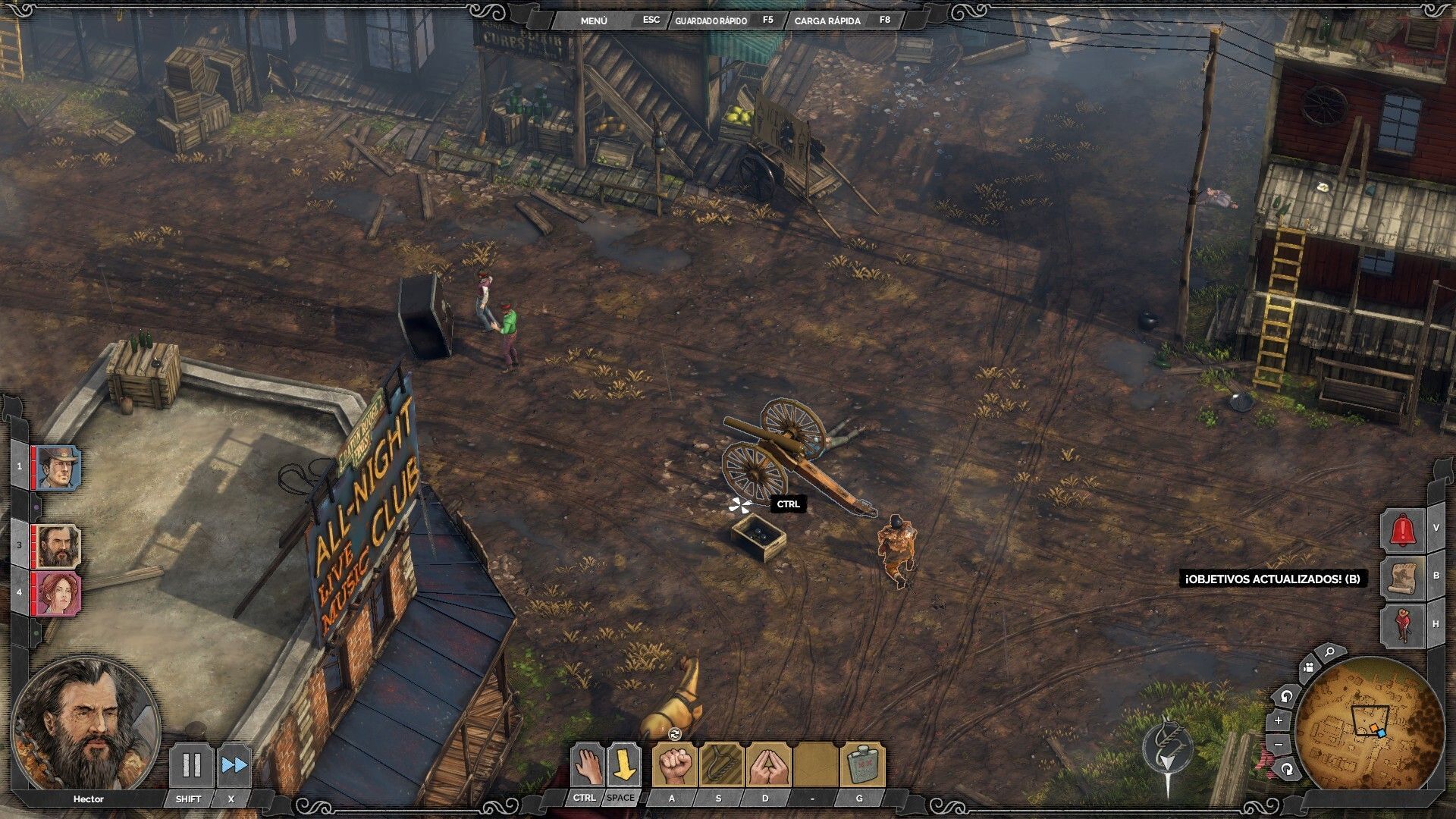Click Guardado Rápido to quick save
Screen dimensions: 1456x819
pos(711,20)
